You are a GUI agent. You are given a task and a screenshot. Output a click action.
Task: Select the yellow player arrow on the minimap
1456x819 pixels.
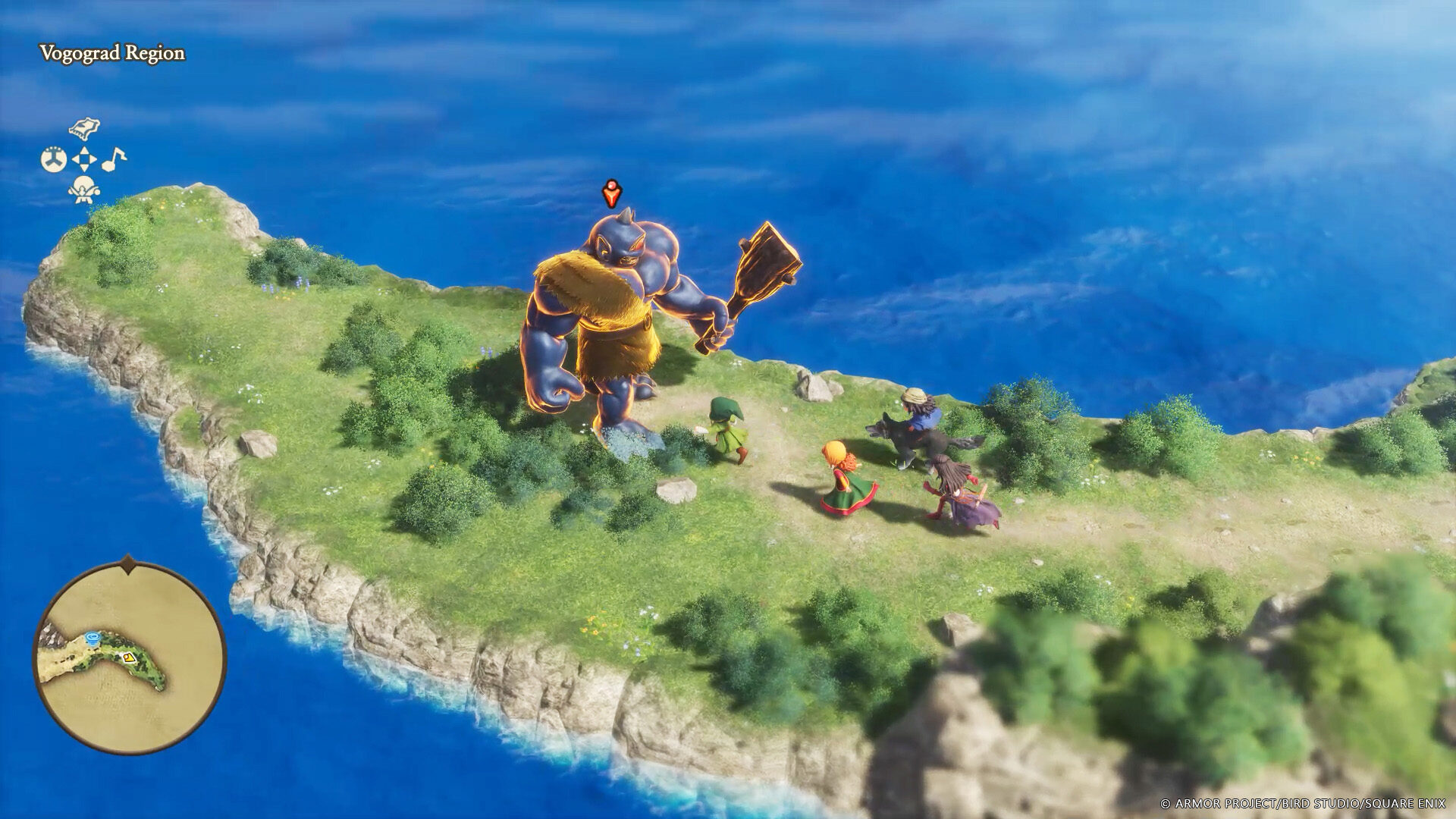[130, 657]
